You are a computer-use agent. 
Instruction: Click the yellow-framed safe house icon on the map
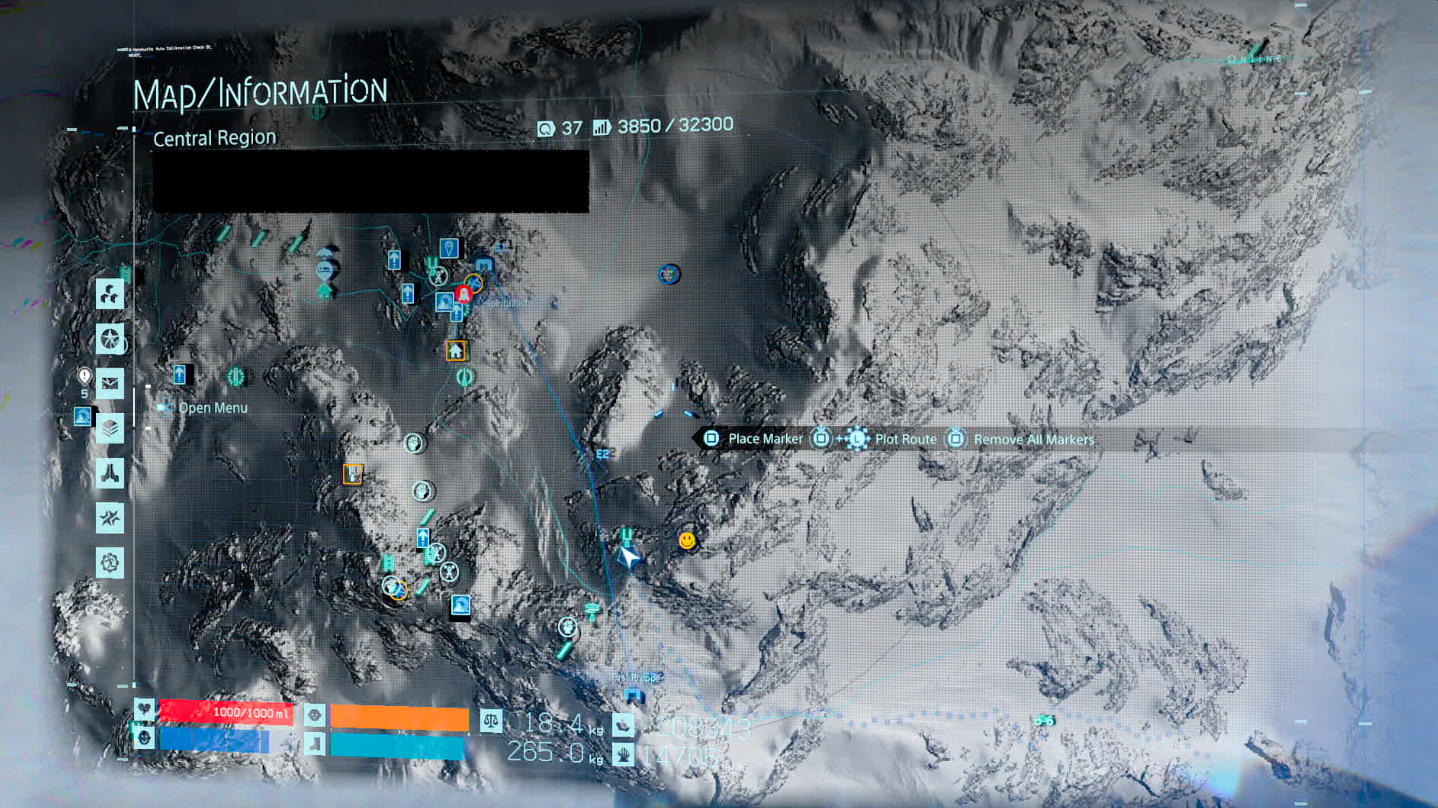point(455,352)
